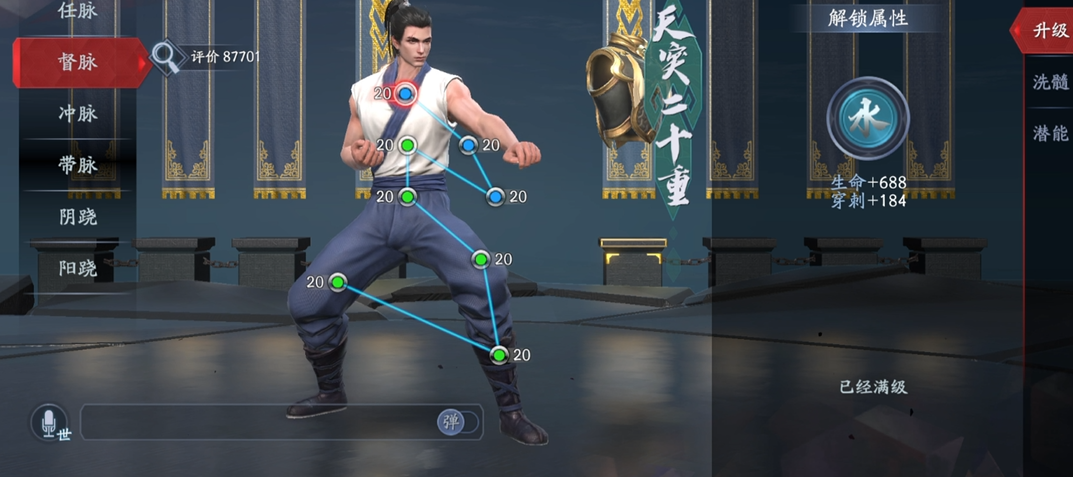Open the 潜能 potential tab

(x=1049, y=133)
